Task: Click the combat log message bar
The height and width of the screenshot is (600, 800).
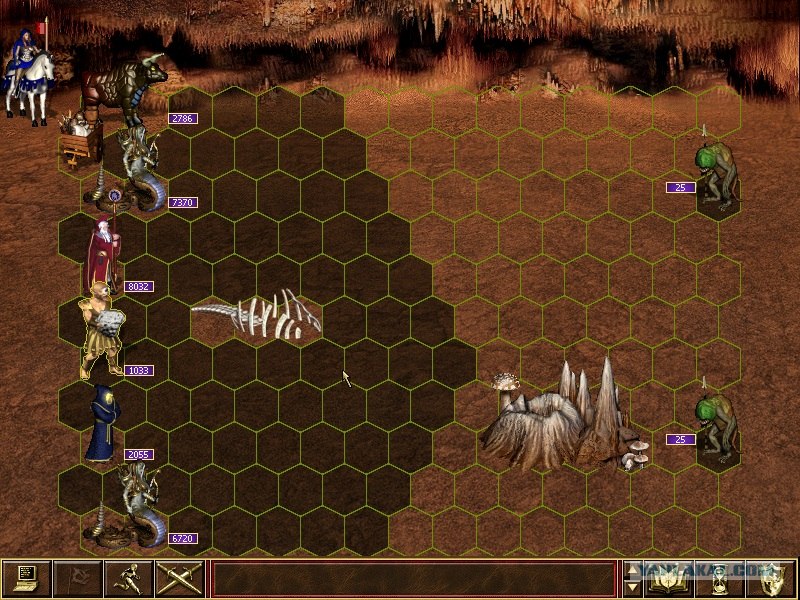Action: pos(413,579)
